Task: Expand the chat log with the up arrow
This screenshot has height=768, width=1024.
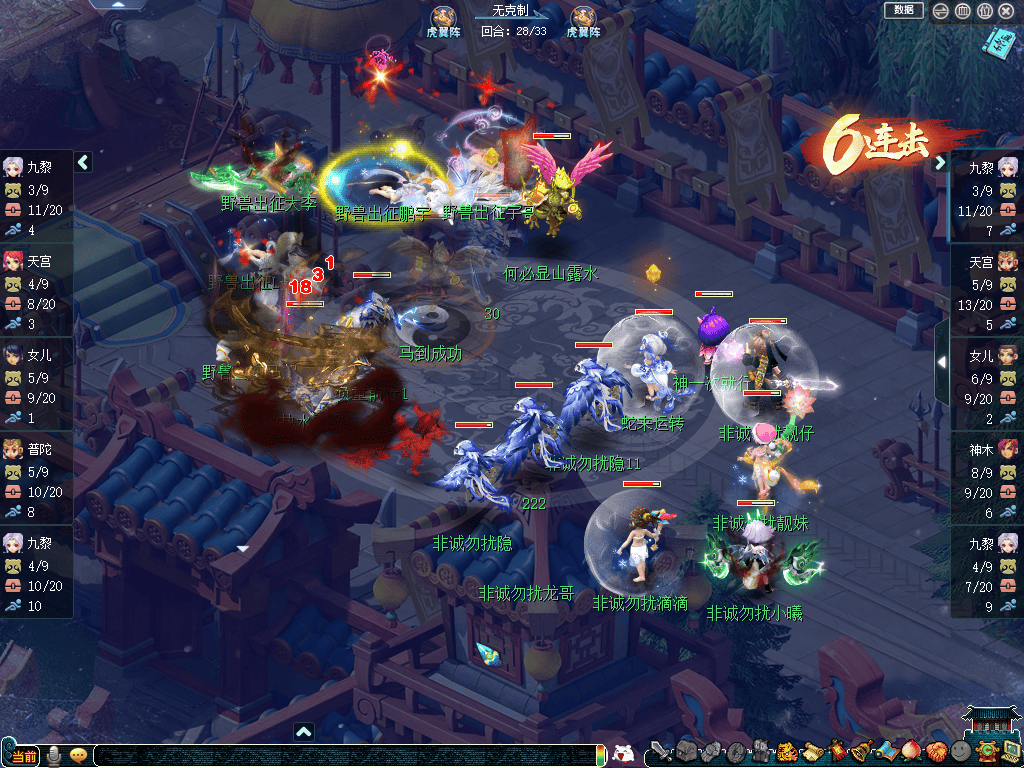Action: pos(304,731)
